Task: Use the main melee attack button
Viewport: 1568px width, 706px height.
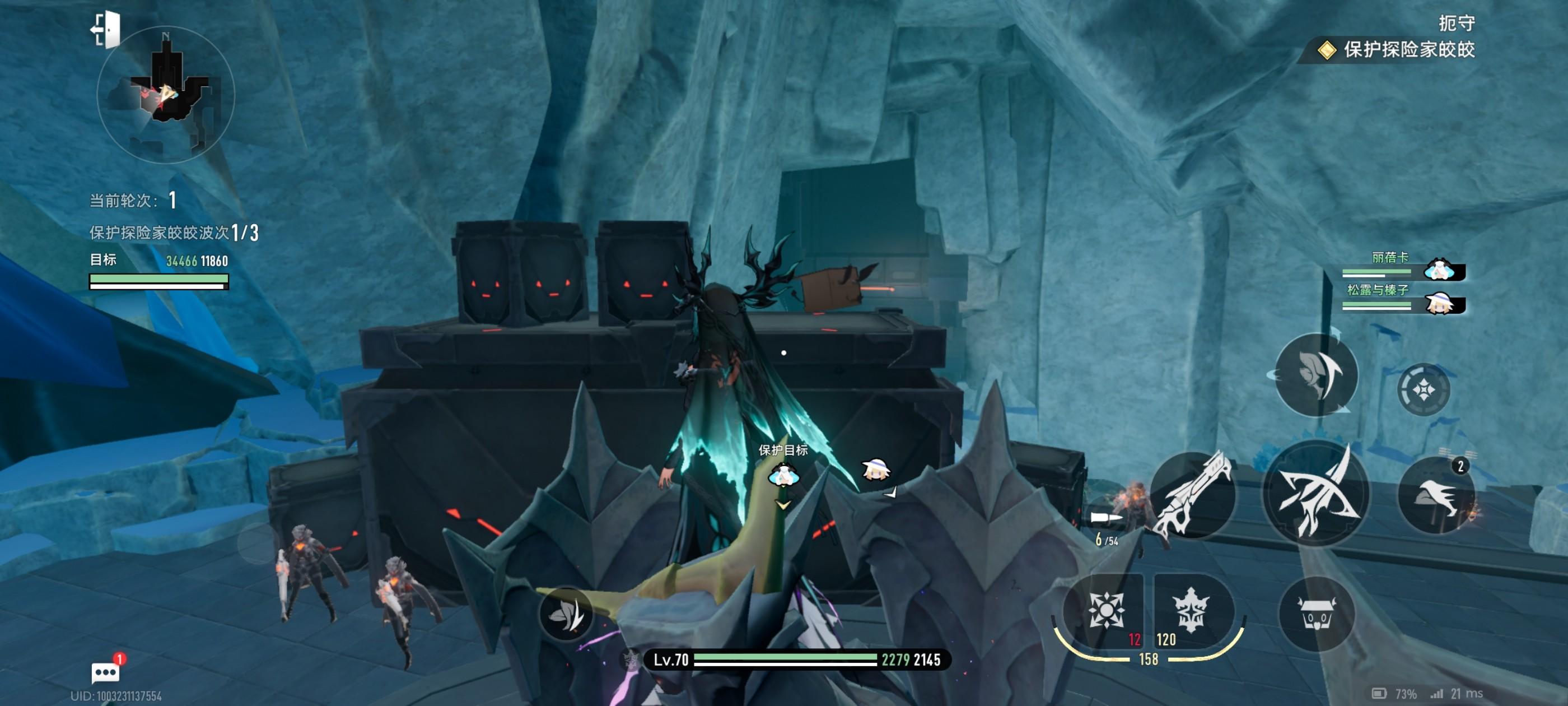Action: click(1316, 494)
